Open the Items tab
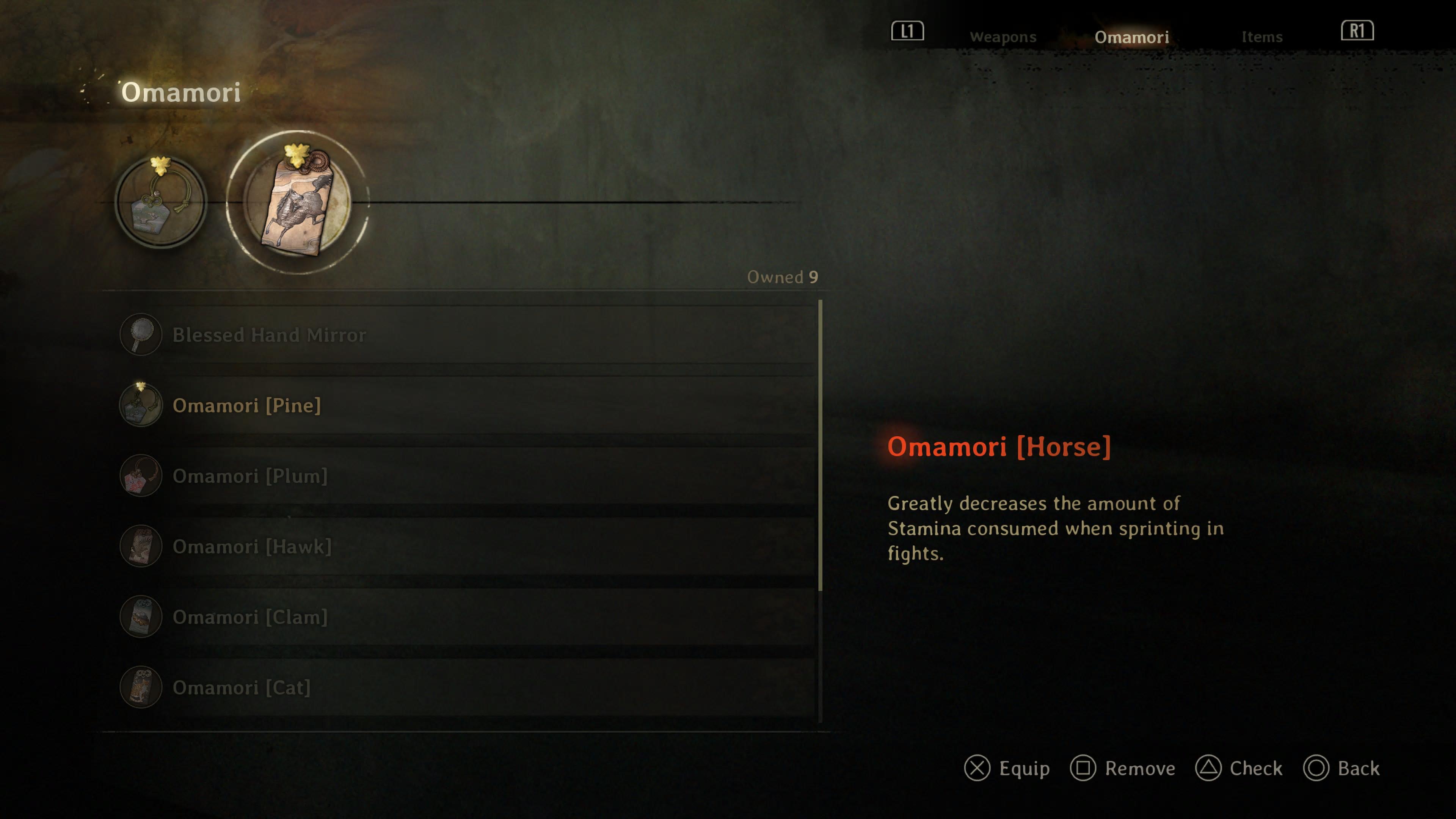 click(x=1261, y=37)
